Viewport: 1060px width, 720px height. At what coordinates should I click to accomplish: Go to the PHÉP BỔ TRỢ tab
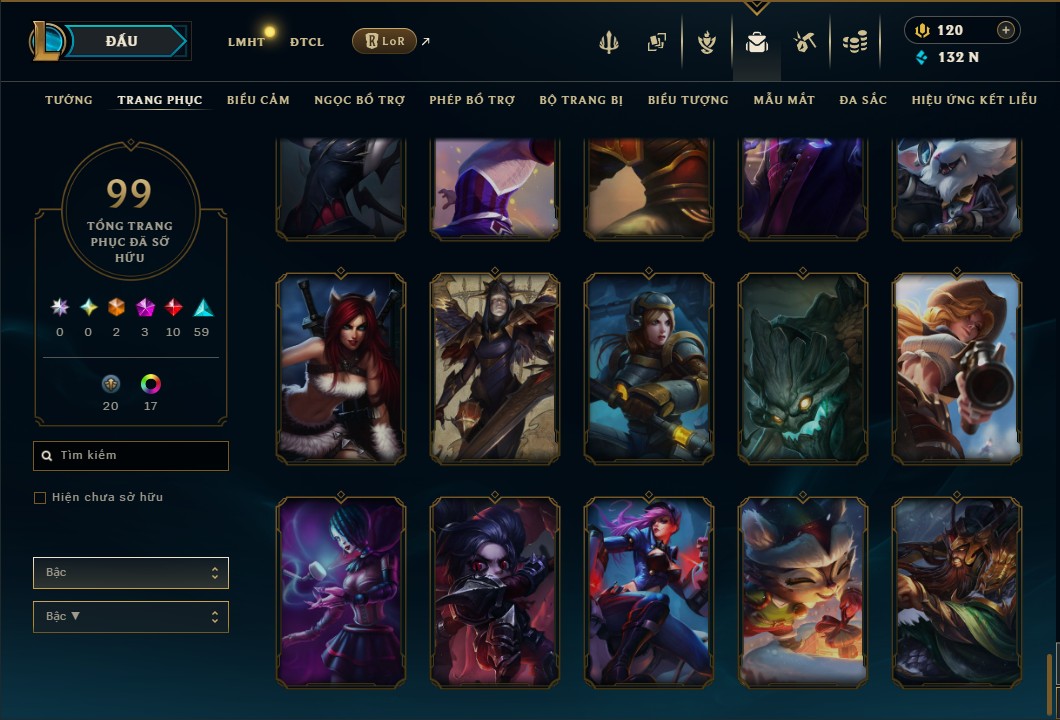tap(472, 100)
